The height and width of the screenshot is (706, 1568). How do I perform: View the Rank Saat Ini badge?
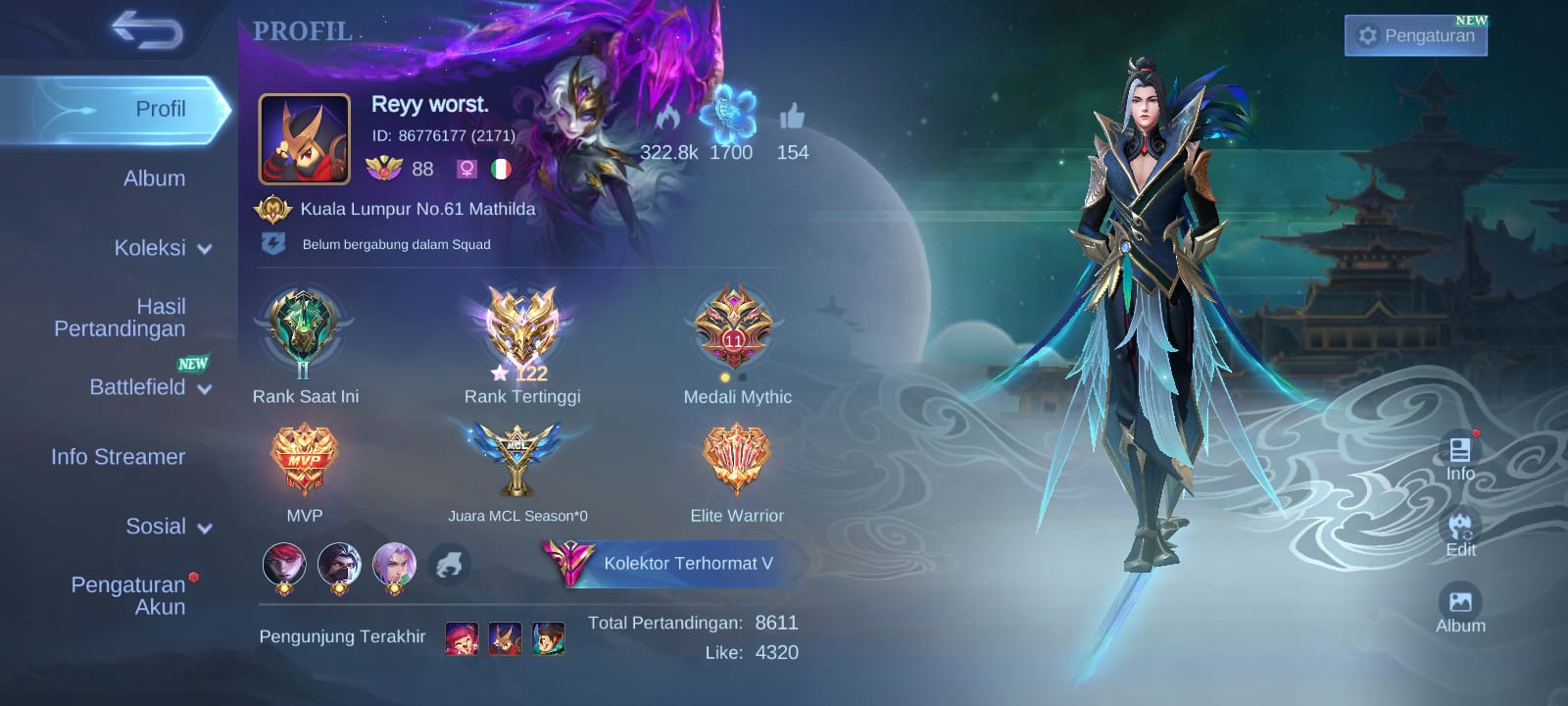point(305,333)
